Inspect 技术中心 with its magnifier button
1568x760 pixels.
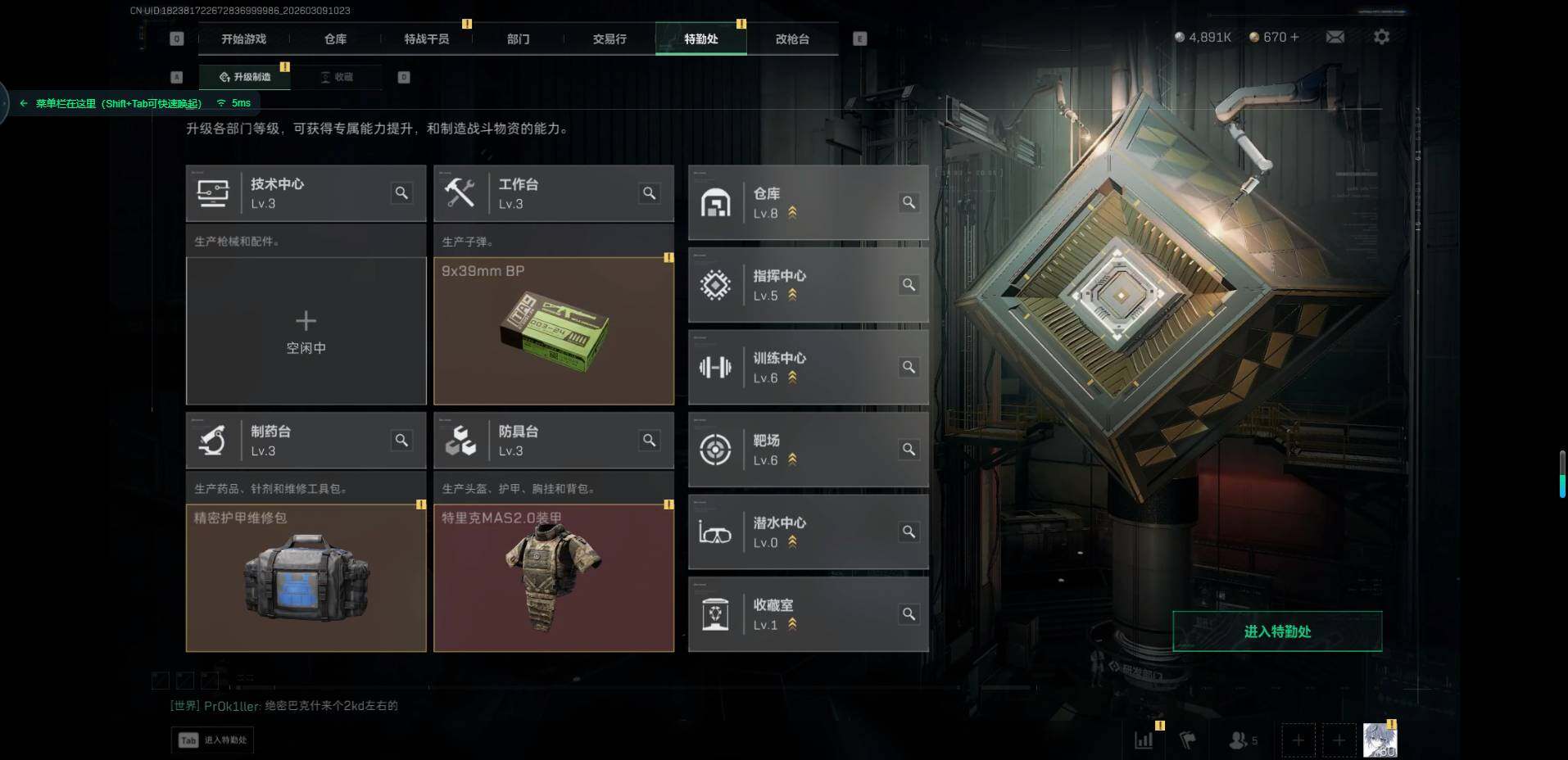click(401, 193)
